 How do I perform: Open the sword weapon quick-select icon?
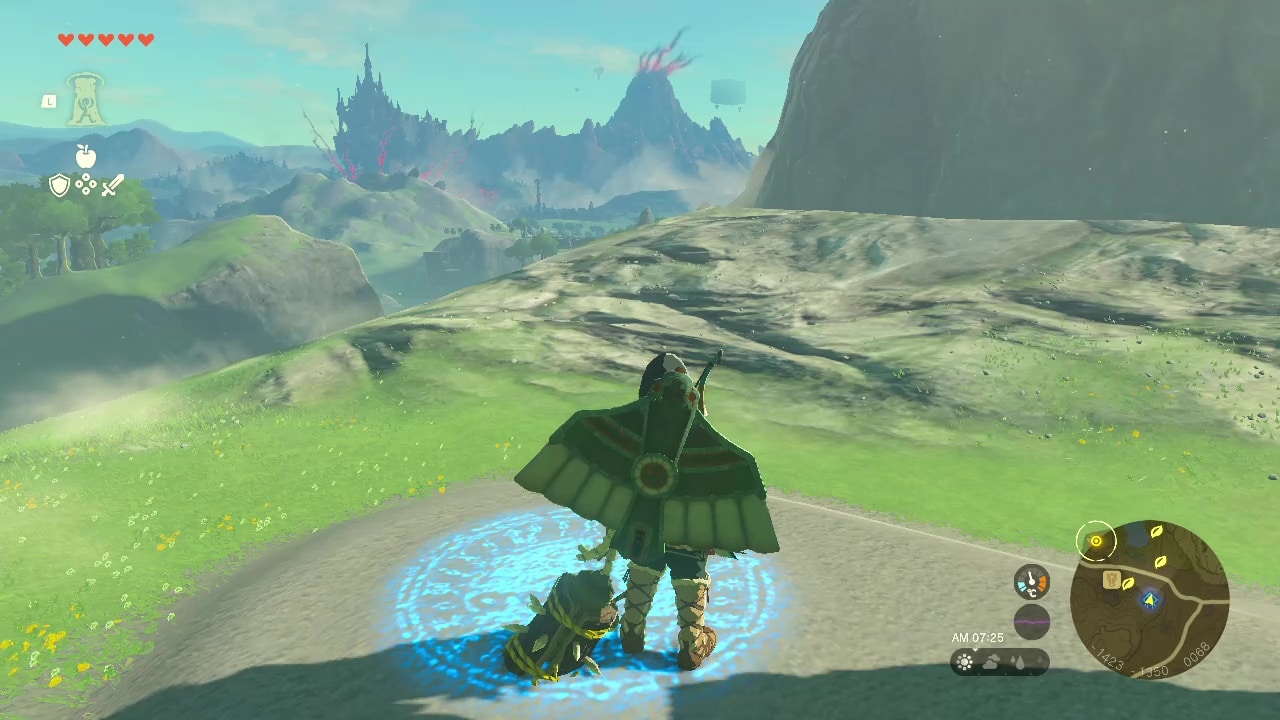point(113,185)
